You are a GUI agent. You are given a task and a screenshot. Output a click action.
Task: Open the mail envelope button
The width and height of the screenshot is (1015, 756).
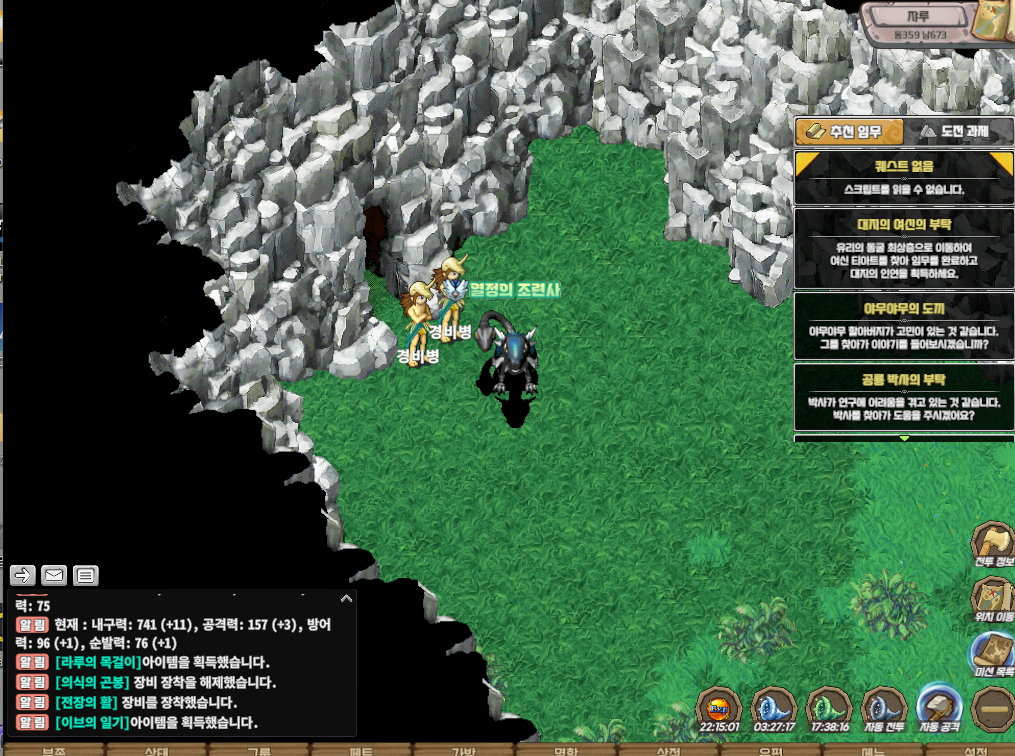[x=54, y=575]
